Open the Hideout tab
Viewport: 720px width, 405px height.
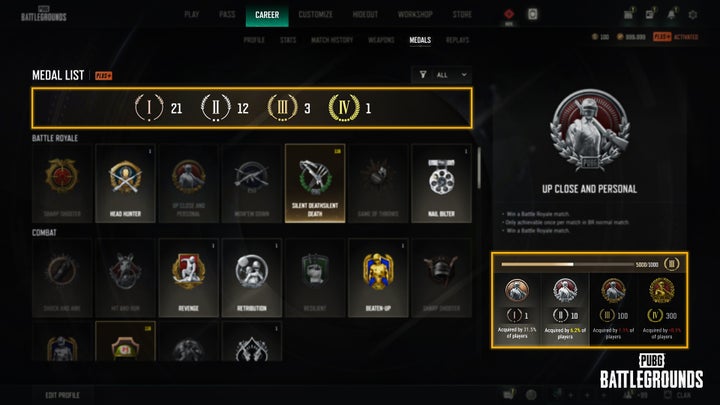click(365, 15)
